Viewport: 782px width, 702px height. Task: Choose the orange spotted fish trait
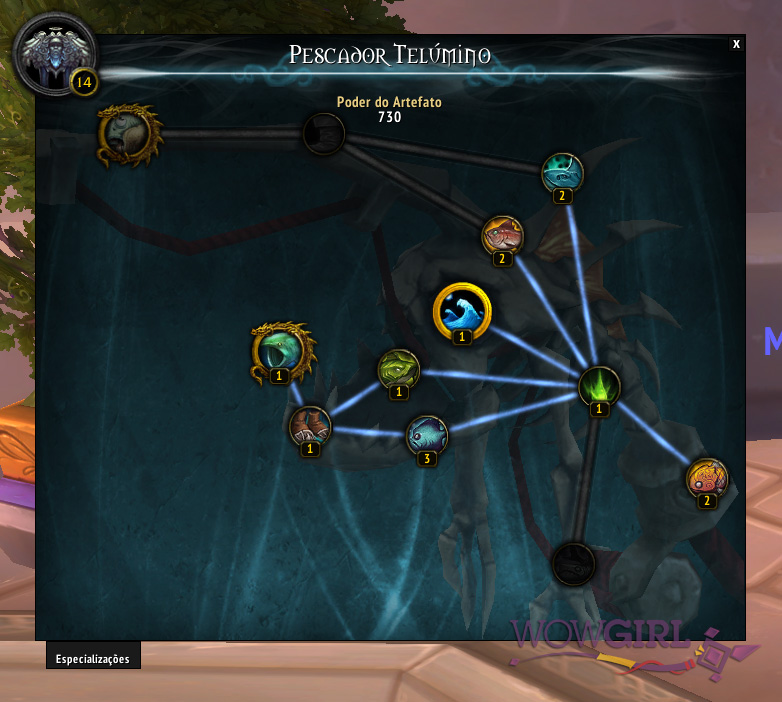pyautogui.click(x=707, y=478)
